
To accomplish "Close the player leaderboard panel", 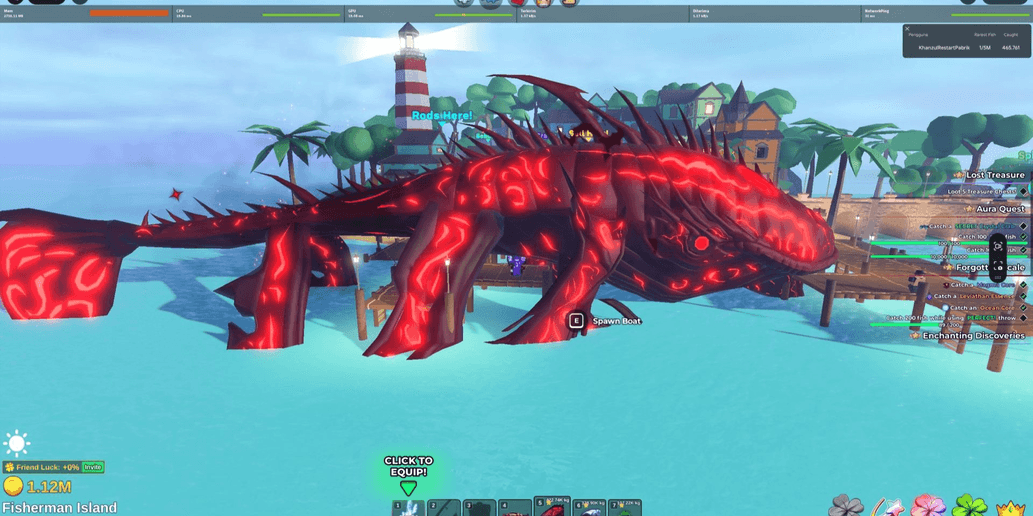I will tap(907, 29).
